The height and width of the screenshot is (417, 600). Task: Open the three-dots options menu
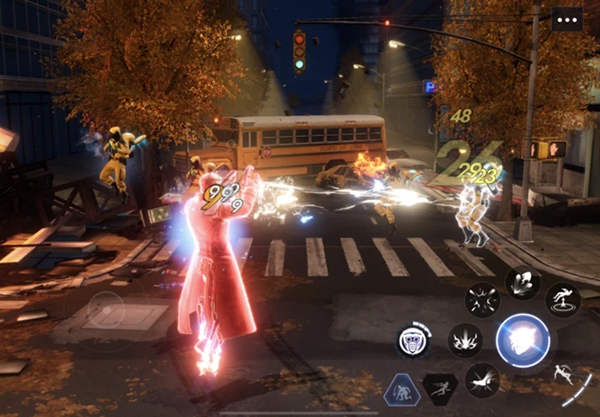pos(566,19)
